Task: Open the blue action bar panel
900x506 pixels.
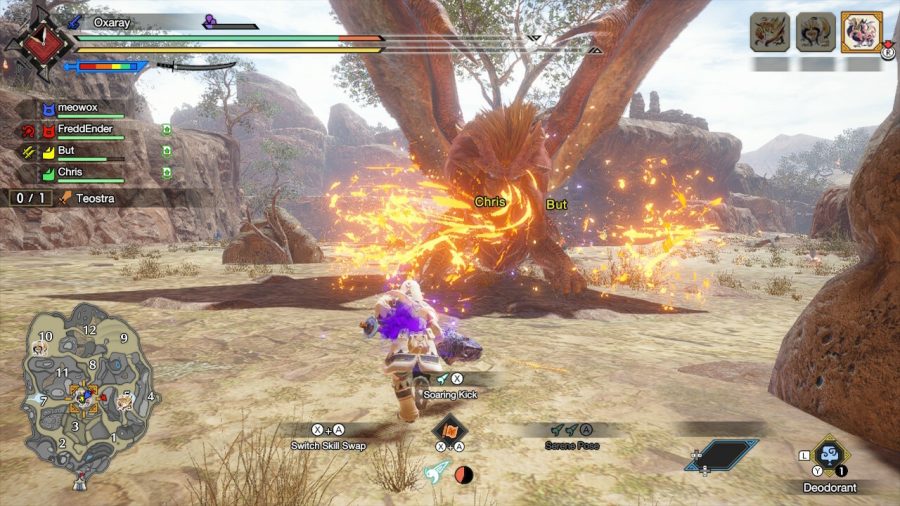Action: pyautogui.click(x=721, y=455)
